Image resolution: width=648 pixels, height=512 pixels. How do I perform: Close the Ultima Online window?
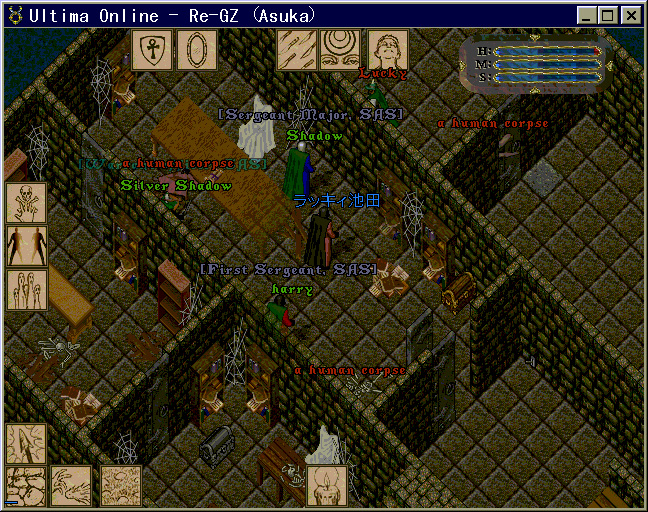[630, 15]
